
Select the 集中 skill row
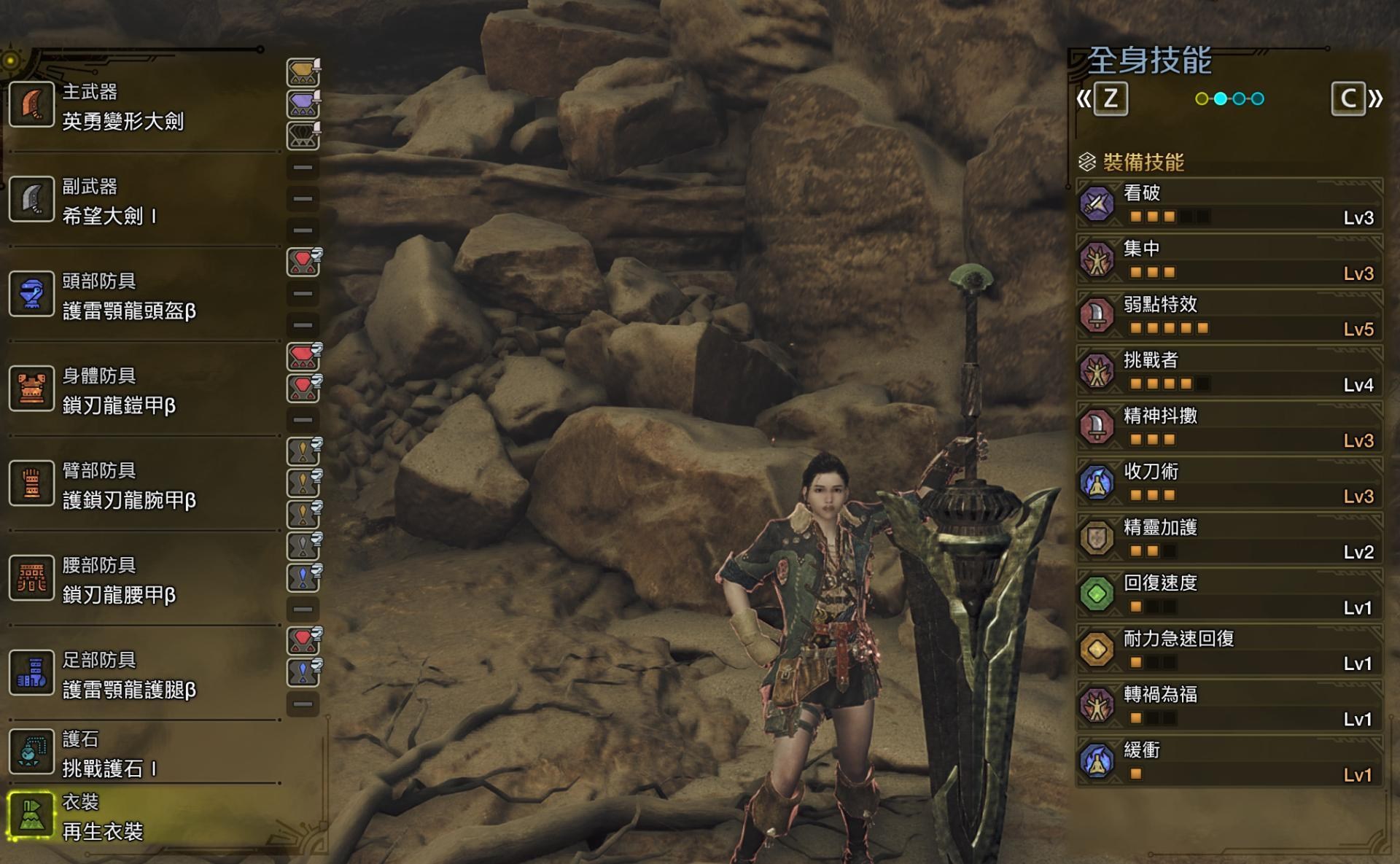[1229, 260]
